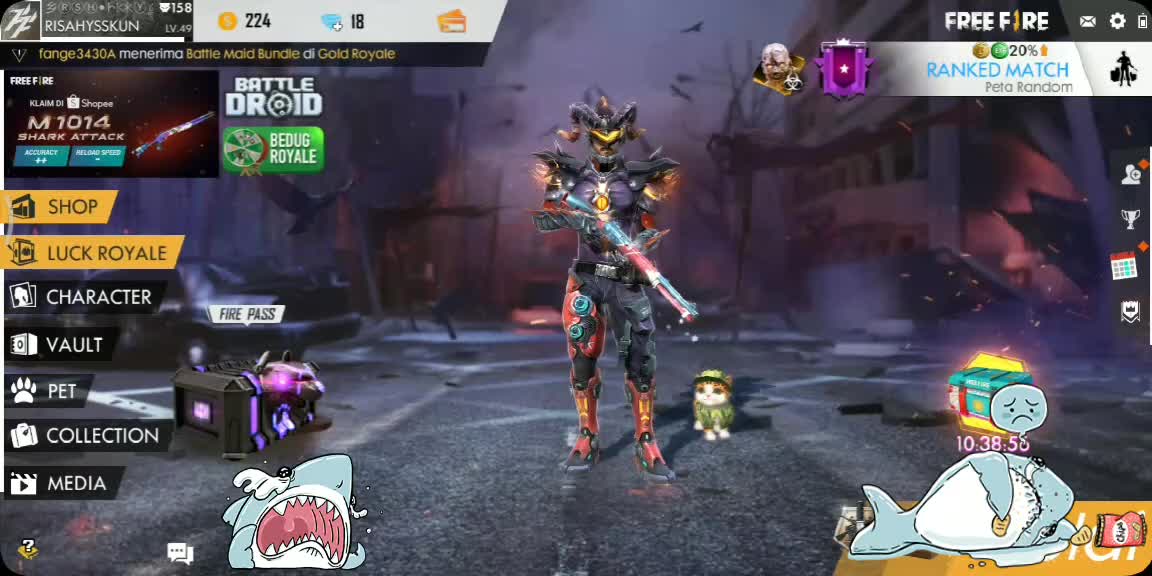Image resolution: width=1152 pixels, height=576 pixels.
Task: Open the RISAHYSSKUN player profile
Action: [x=90, y=21]
